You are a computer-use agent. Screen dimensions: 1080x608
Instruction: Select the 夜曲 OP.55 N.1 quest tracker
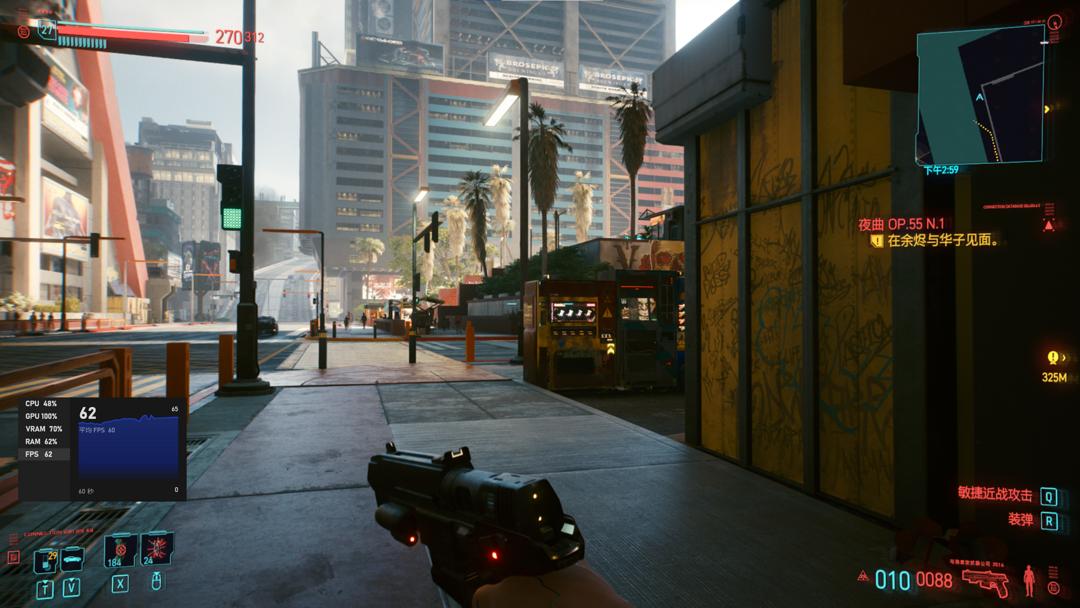click(901, 225)
